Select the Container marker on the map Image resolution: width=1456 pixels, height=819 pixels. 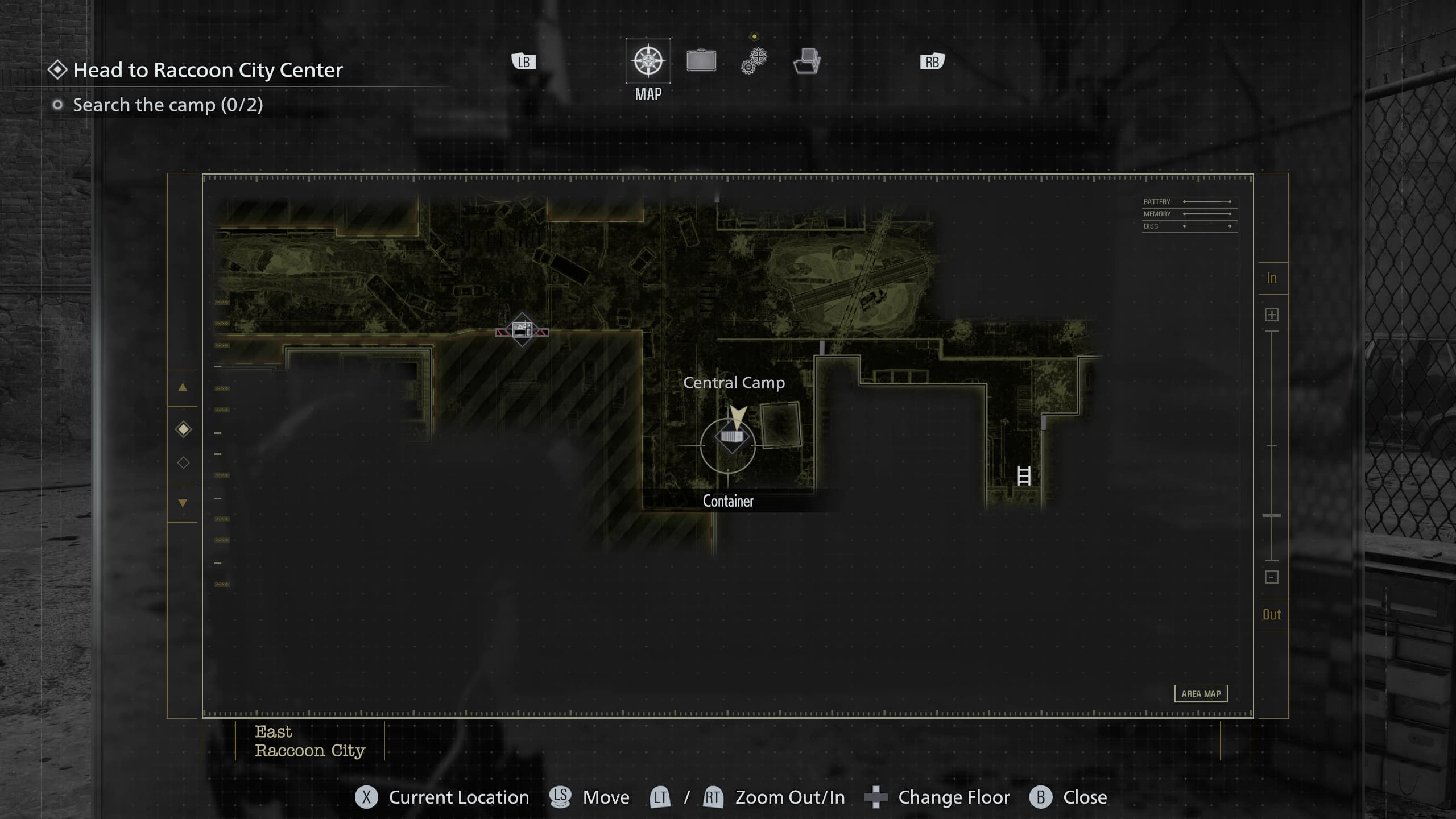pos(731,438)
